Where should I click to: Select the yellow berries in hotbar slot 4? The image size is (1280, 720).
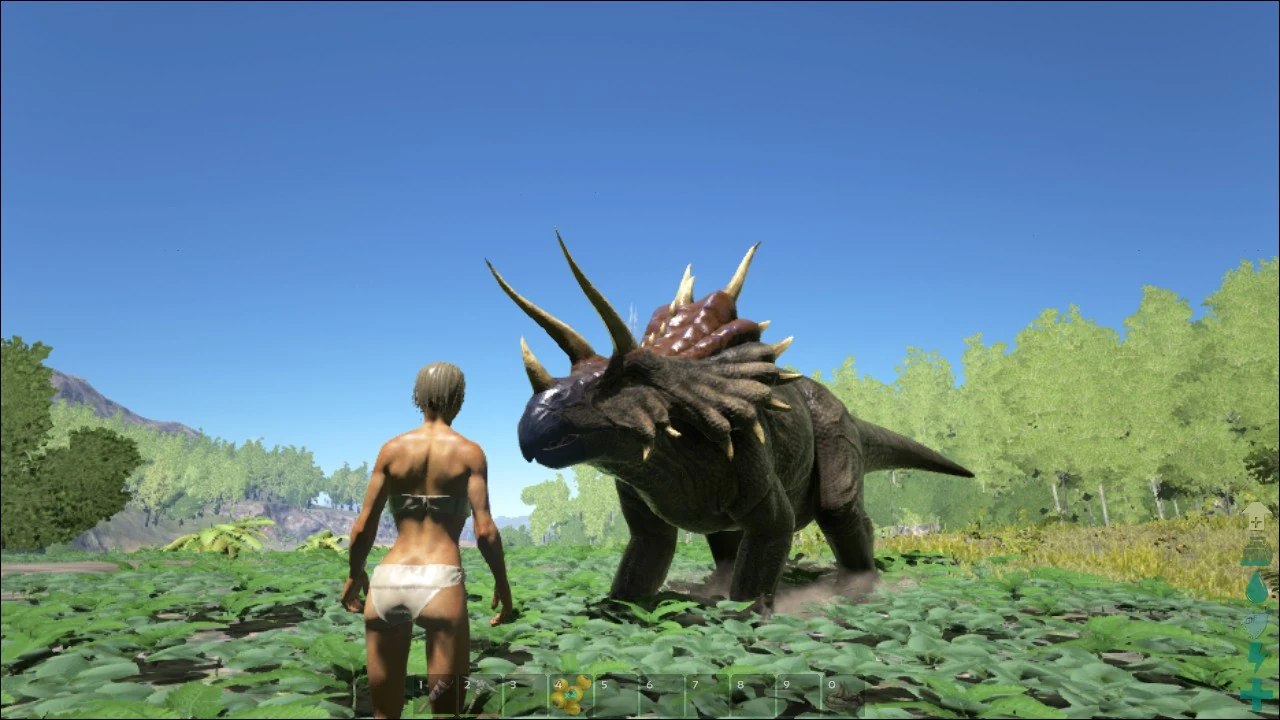tap(571, 695)
